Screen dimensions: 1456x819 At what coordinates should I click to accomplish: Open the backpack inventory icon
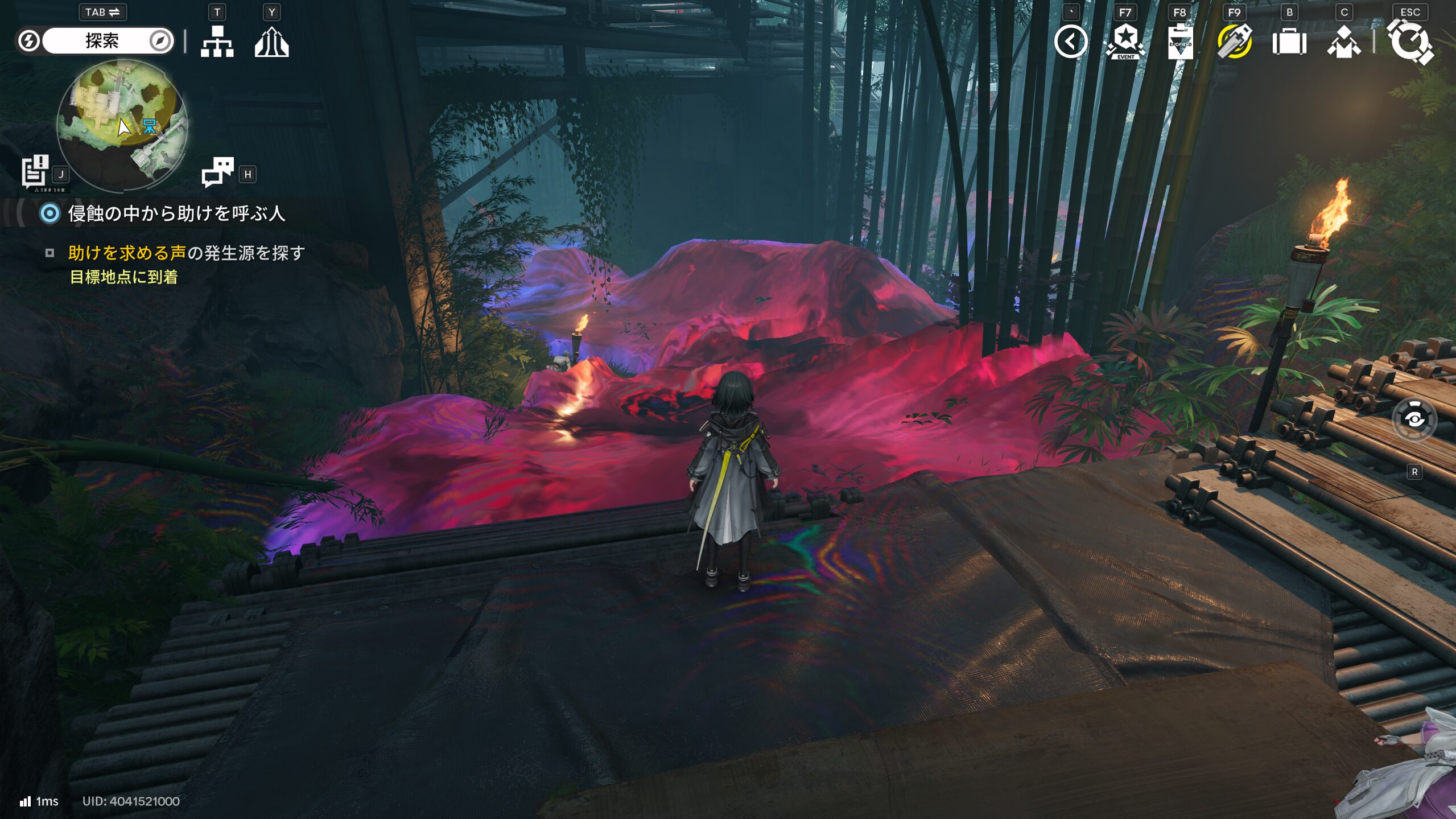pos(1289,42)
